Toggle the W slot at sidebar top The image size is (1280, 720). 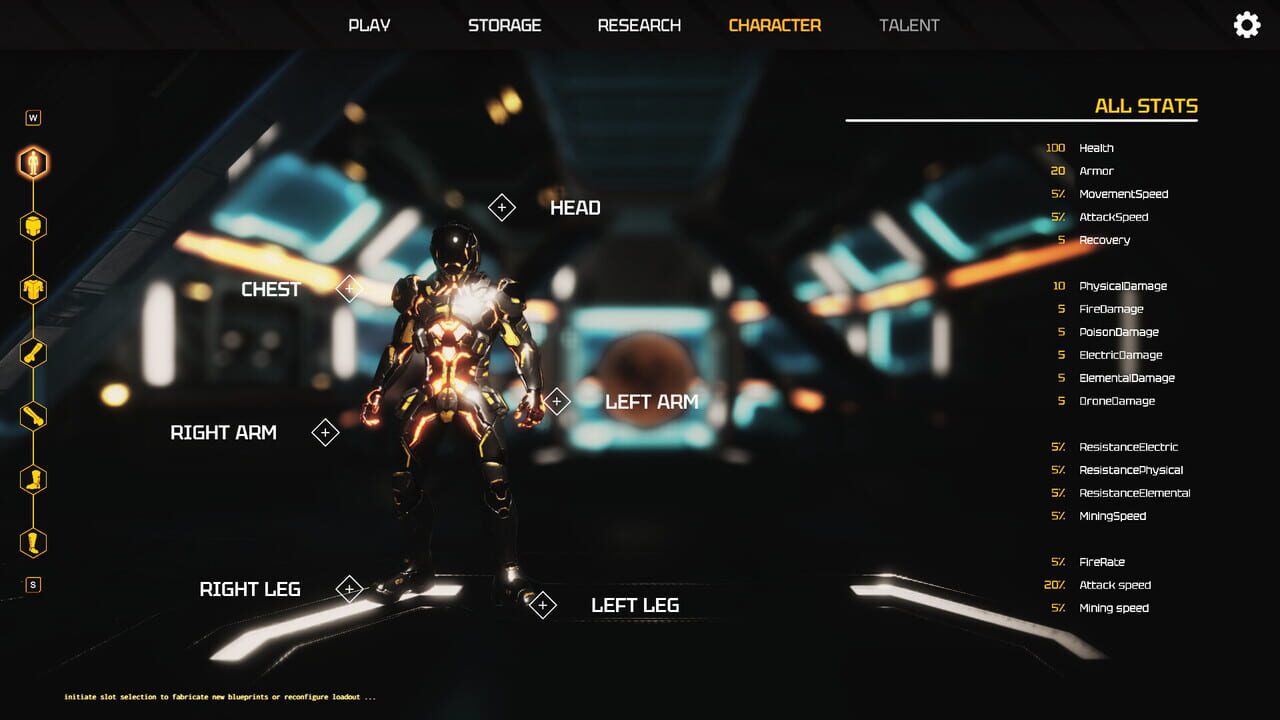click(x=33, y=115)
